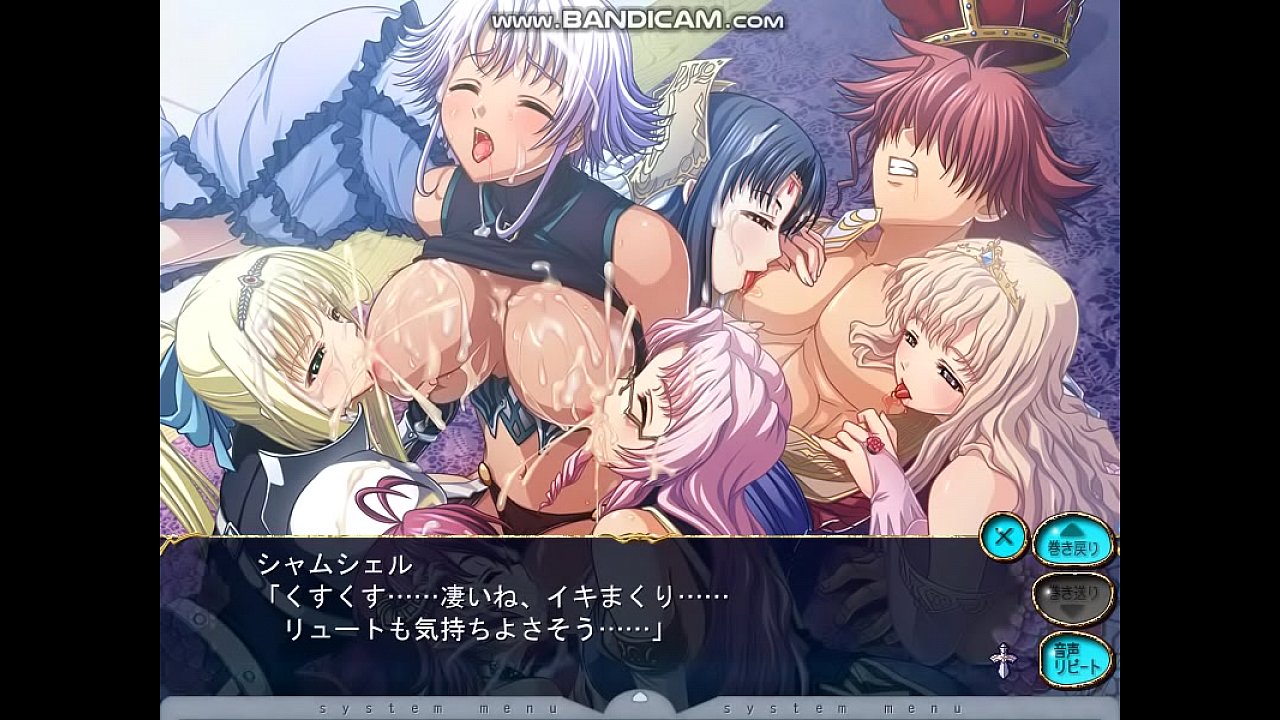Click the small cross icon in the dialogue box
Screen dimensions: 1280x720
(x=1001, y=660)
